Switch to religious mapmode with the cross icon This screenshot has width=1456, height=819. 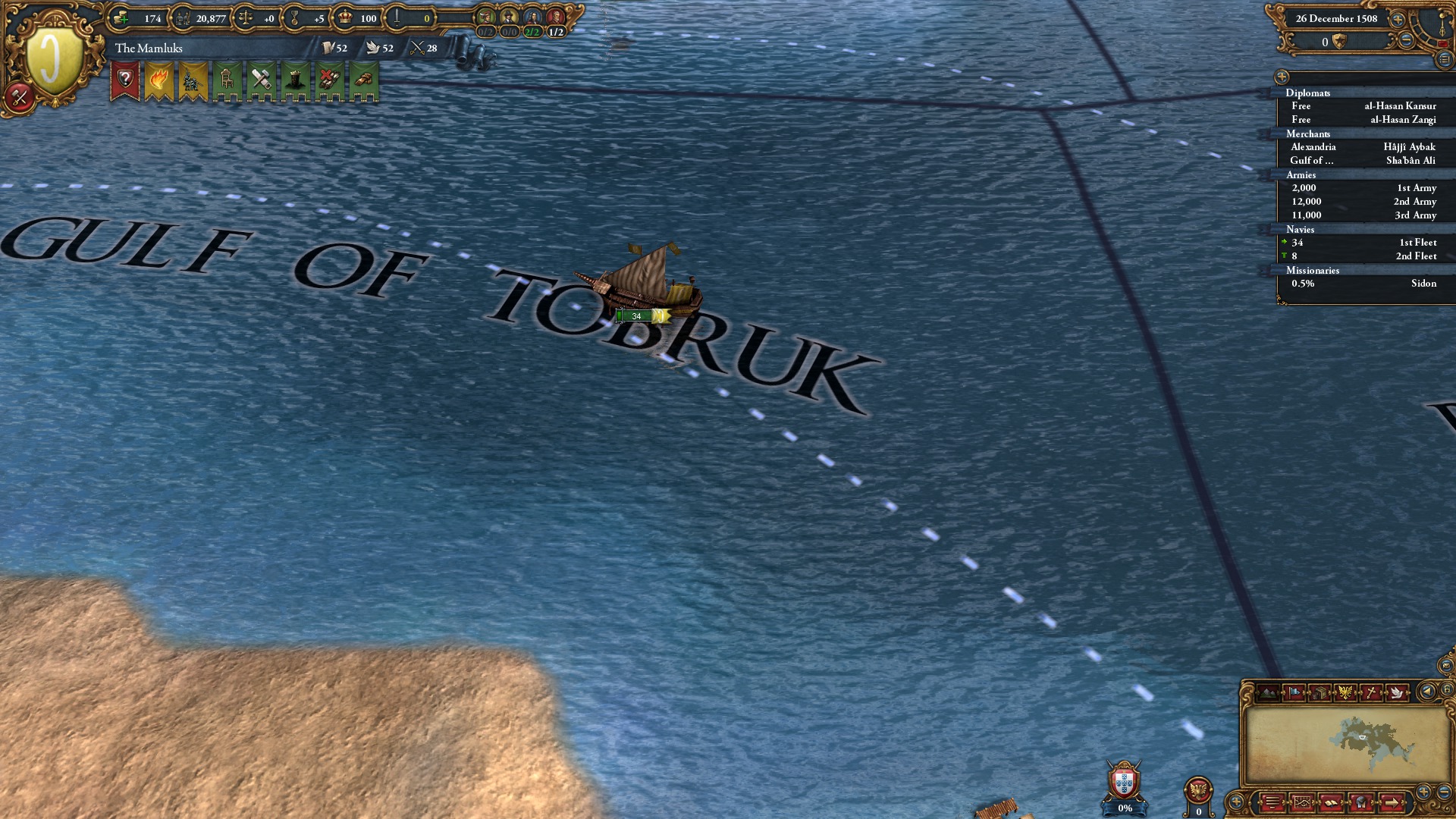pos(1371,692)
